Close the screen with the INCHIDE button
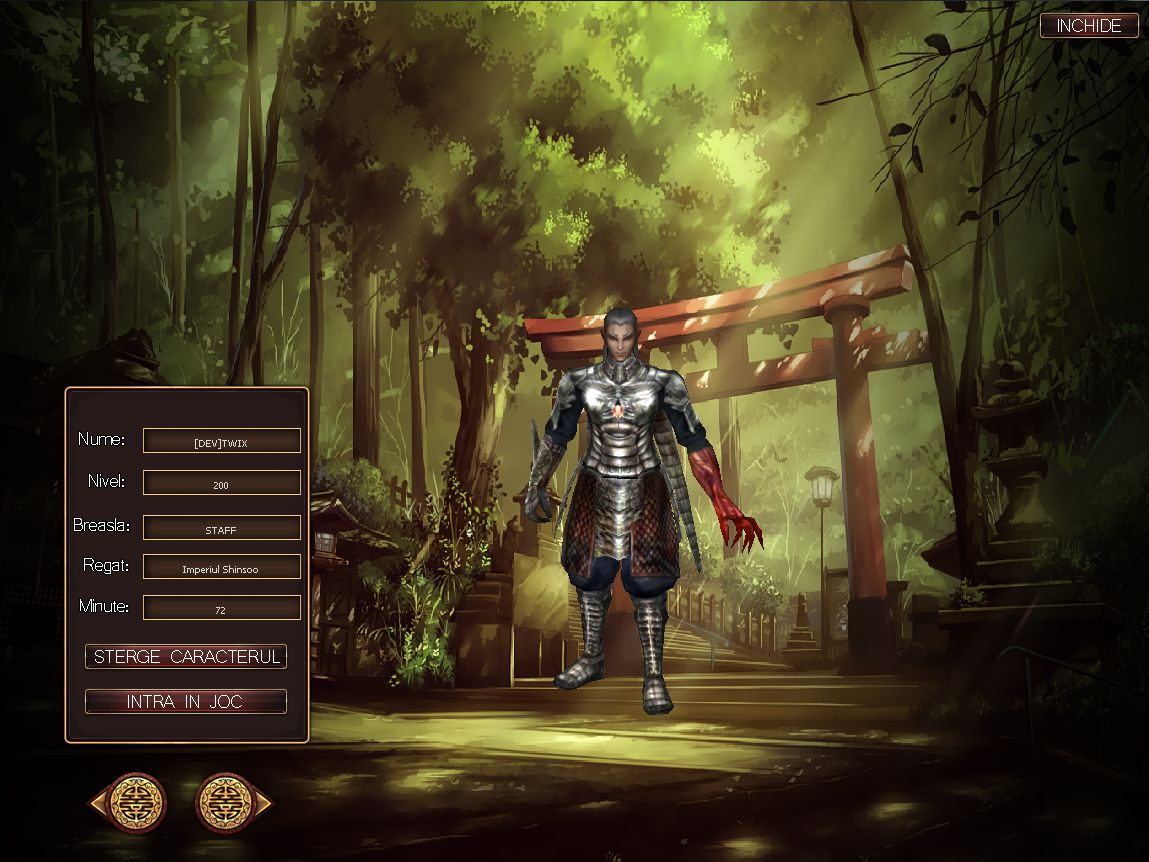 1089,26
